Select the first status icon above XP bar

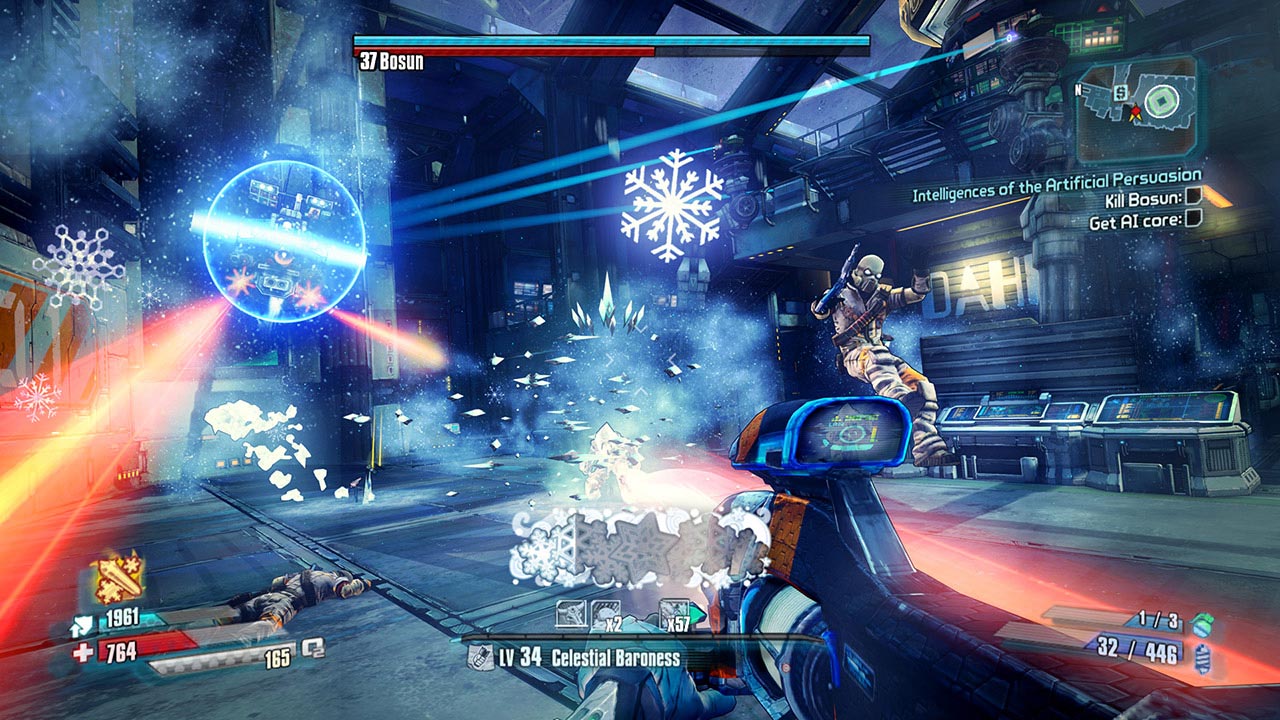[x=572, y=614]
